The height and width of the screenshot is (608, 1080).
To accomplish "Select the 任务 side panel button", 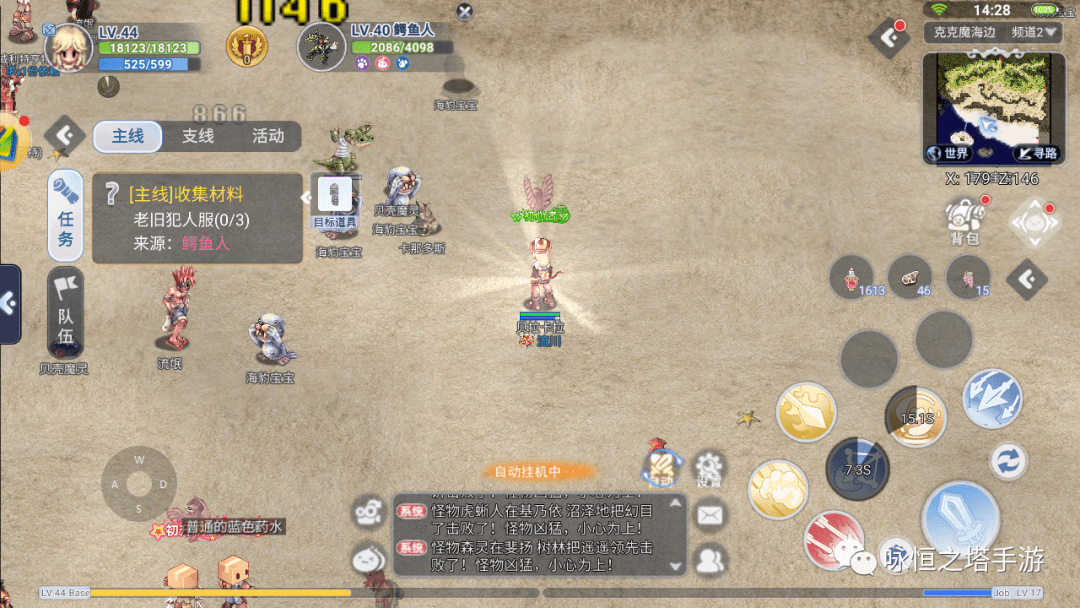I will point(66,215).
